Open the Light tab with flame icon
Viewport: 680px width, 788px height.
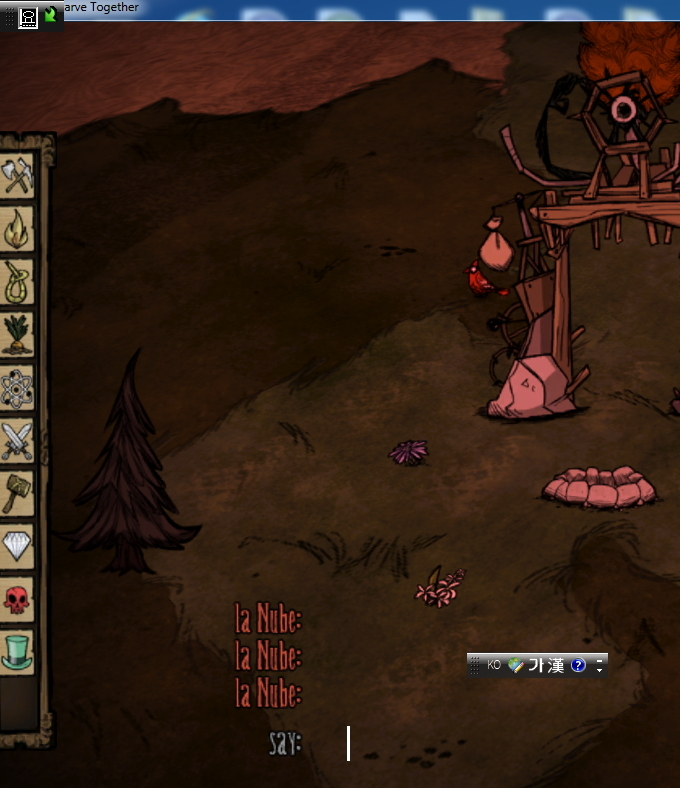(x=17, y=230)
